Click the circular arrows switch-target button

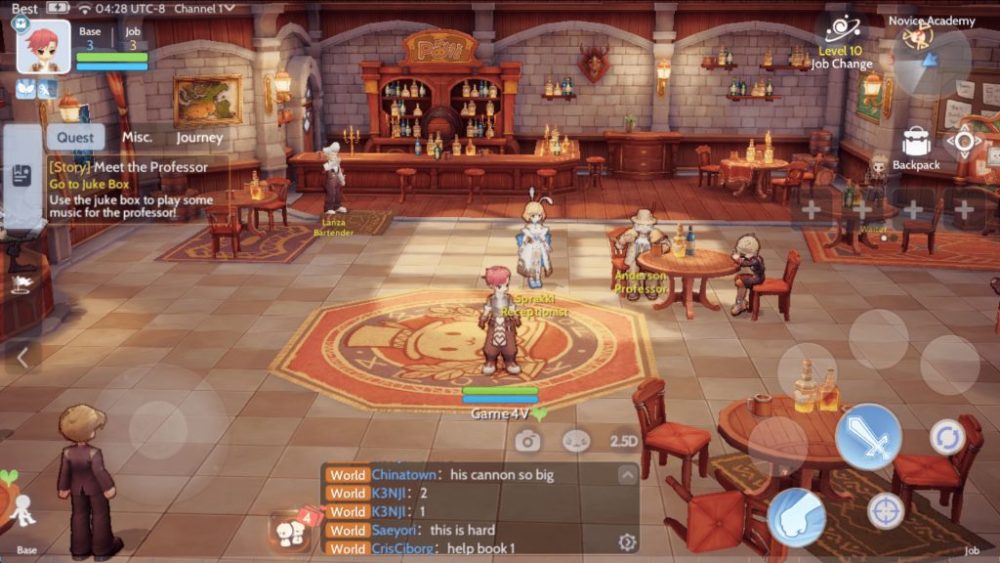click(x=946, y=437)
